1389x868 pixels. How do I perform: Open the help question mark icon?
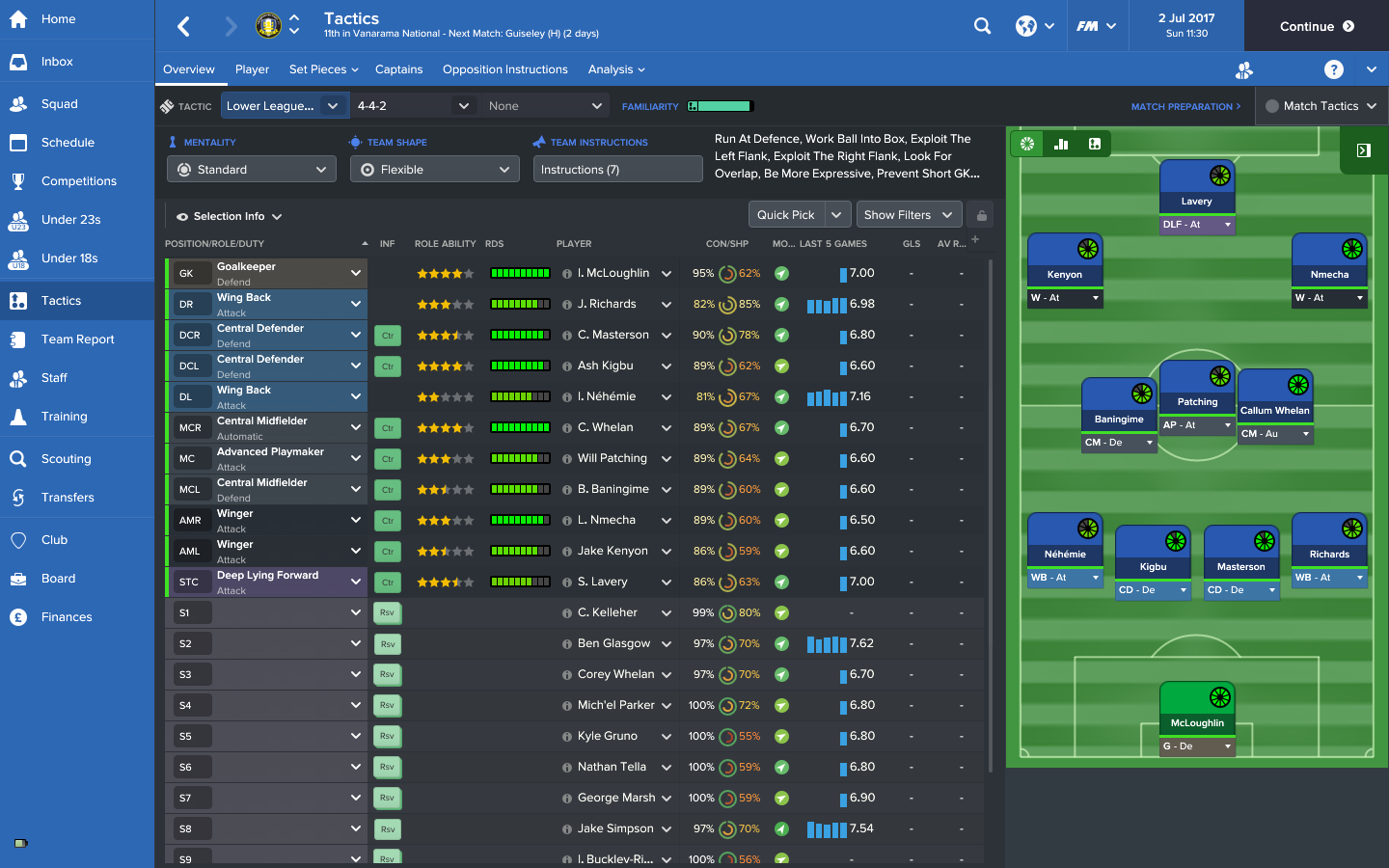(1333, 69)
